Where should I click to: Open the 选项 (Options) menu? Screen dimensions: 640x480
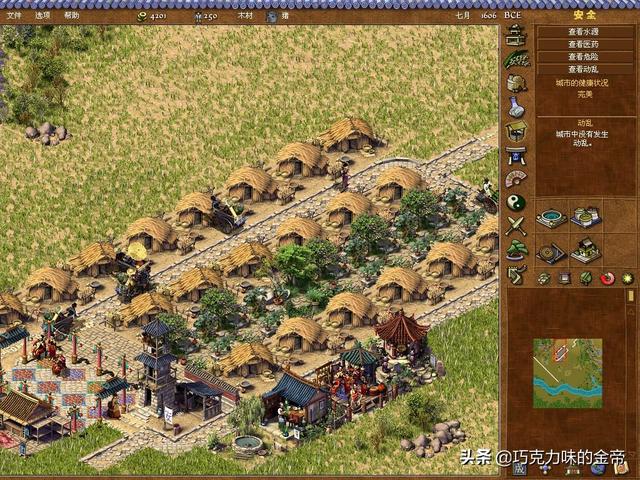[42, 16]
